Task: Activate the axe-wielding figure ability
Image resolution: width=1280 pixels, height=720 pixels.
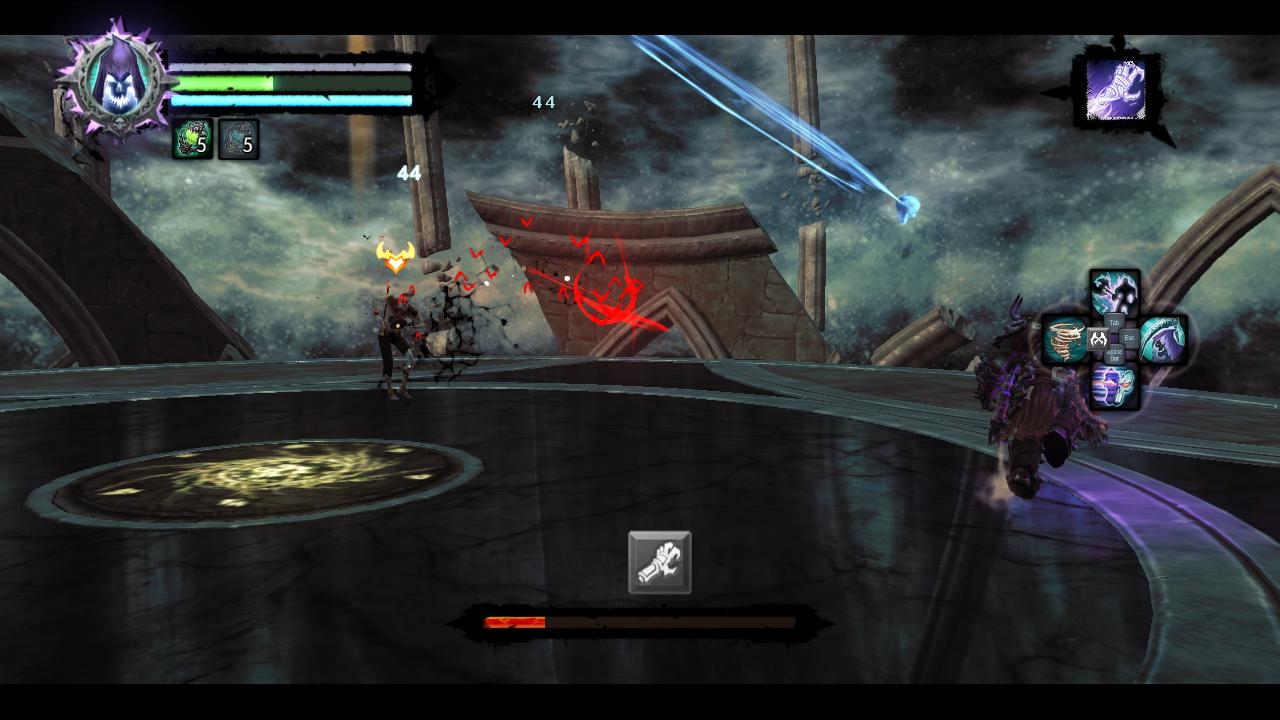Action: (x=1114, y=292)
